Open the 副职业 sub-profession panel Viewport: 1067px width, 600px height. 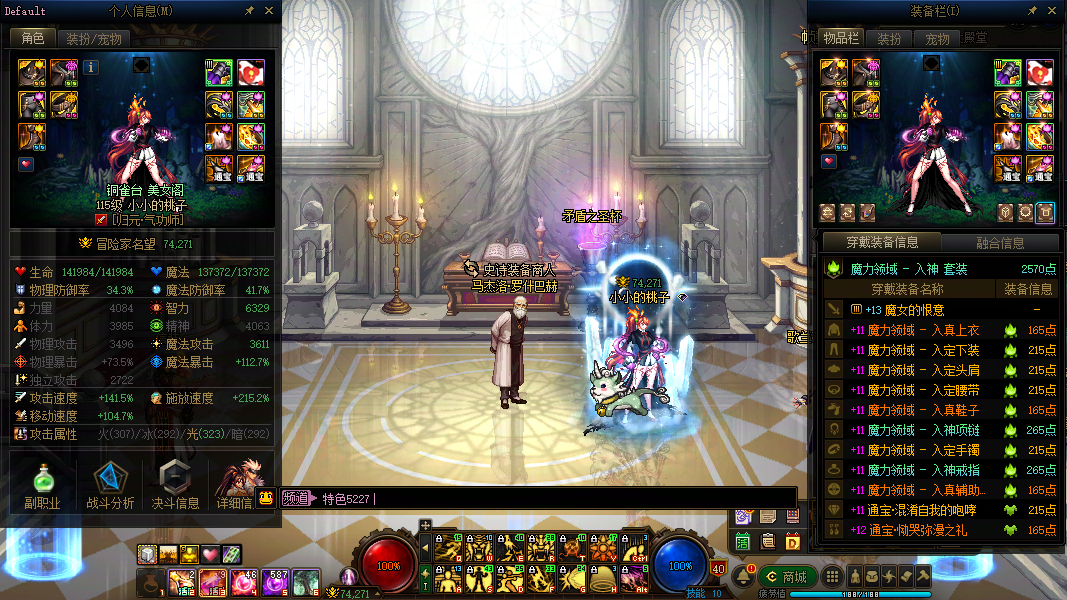(42, 487)
